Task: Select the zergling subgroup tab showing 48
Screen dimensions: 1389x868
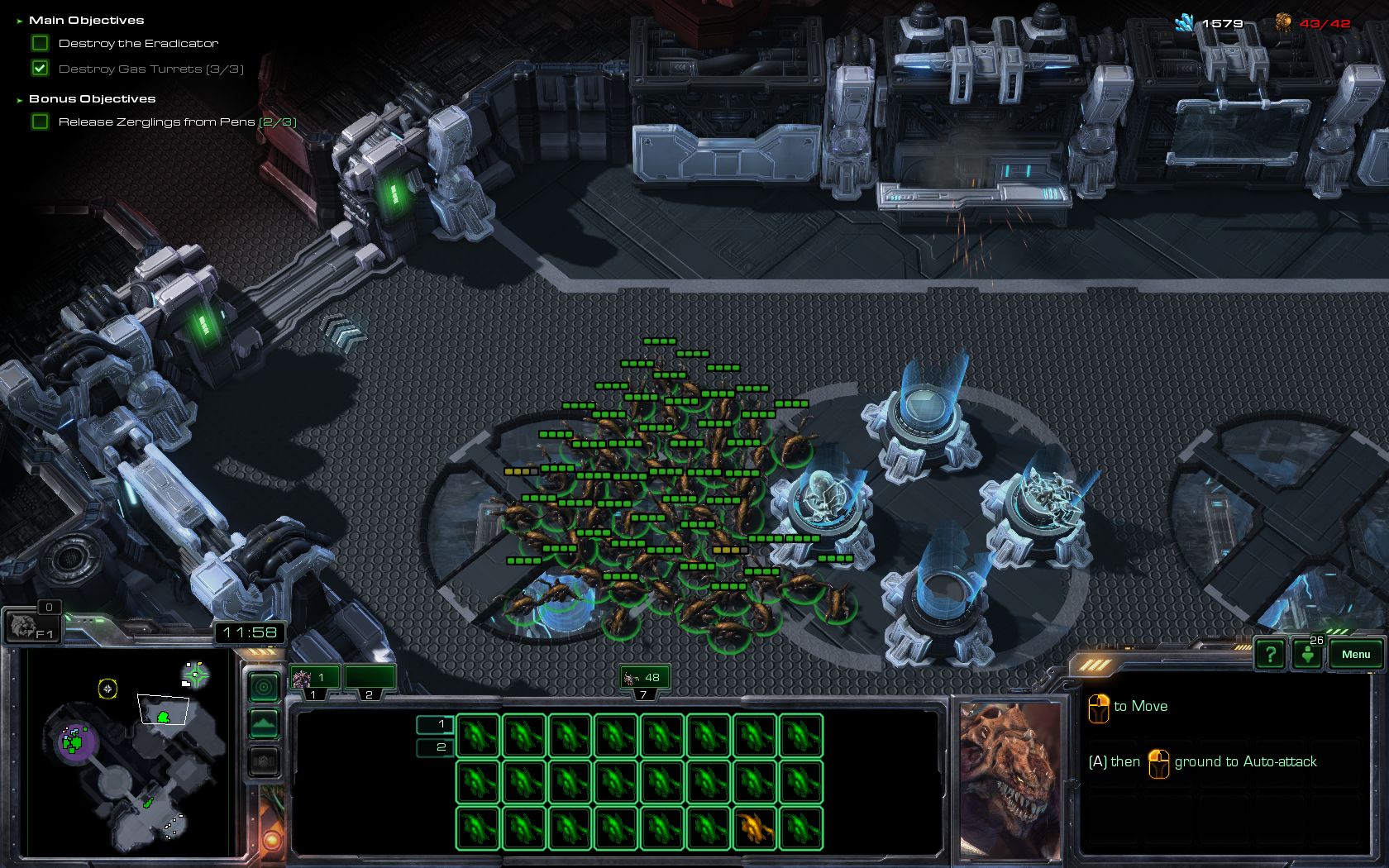Action: tap(642, 676)
